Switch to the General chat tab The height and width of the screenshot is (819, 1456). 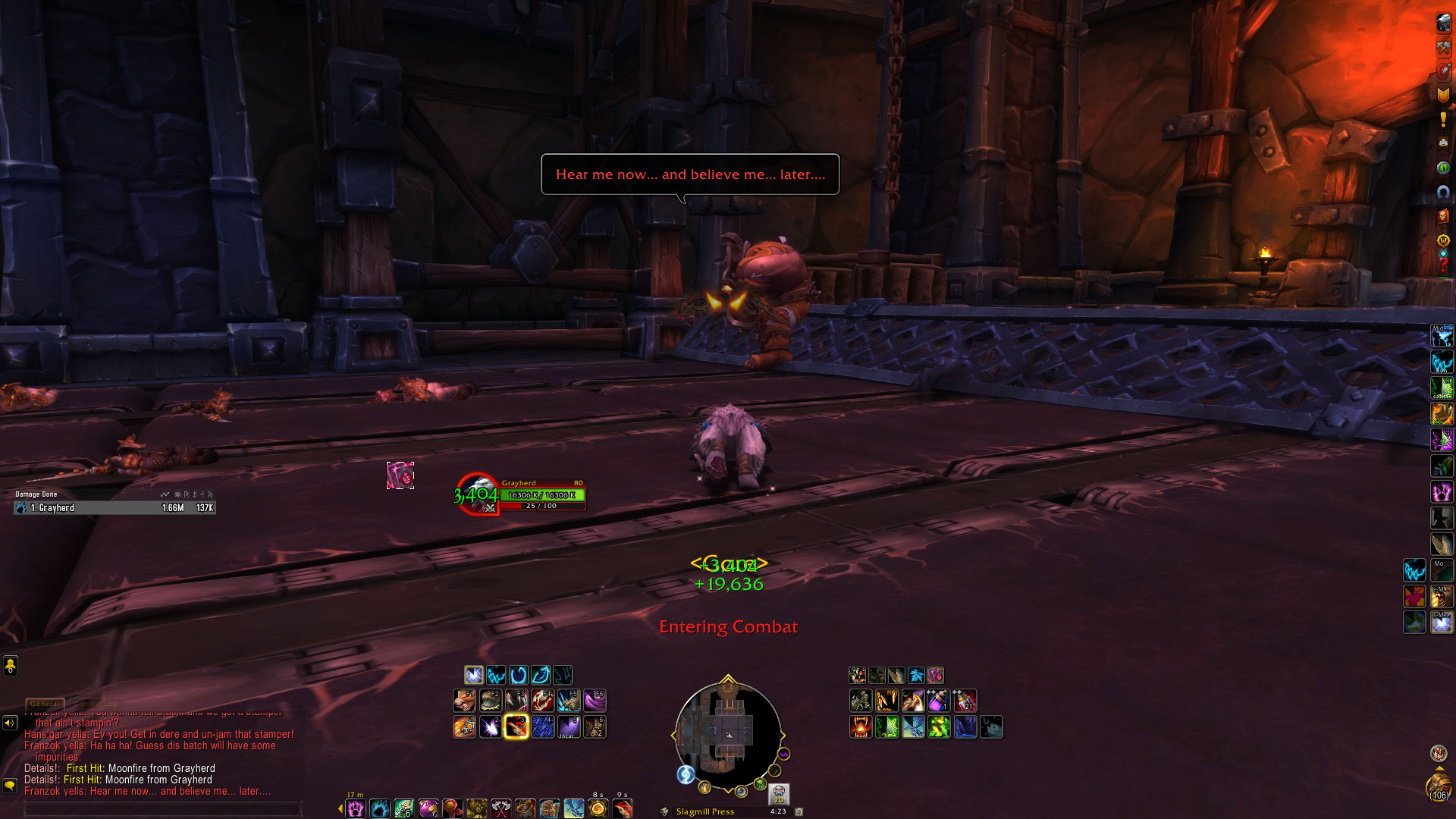[45, 704]
